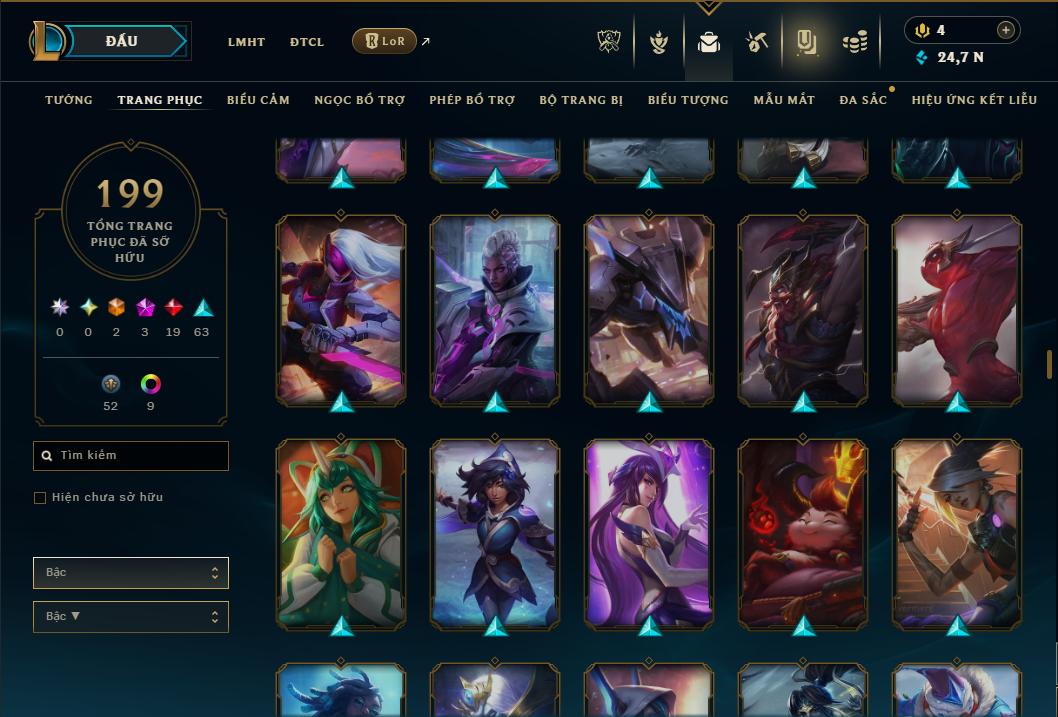Switch to the TƯỚNG tab
The width and height of the screenshot is (1058, 717).
[x=69, y=100]
